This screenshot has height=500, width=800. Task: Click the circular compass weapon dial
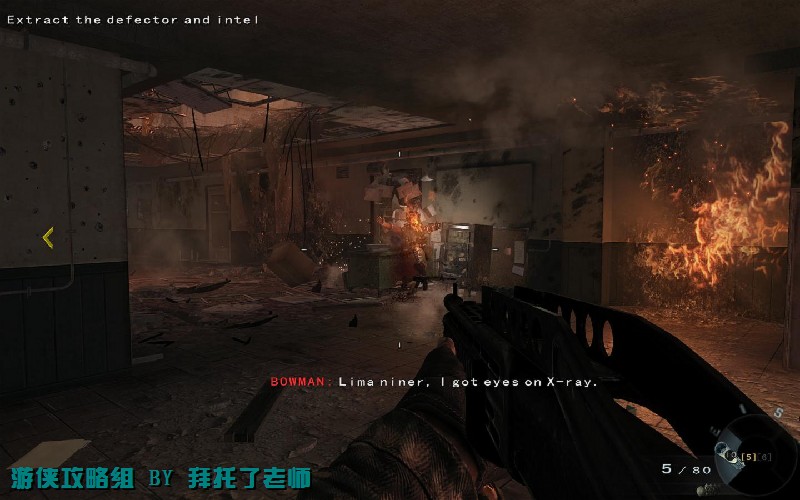pos(765,456)
